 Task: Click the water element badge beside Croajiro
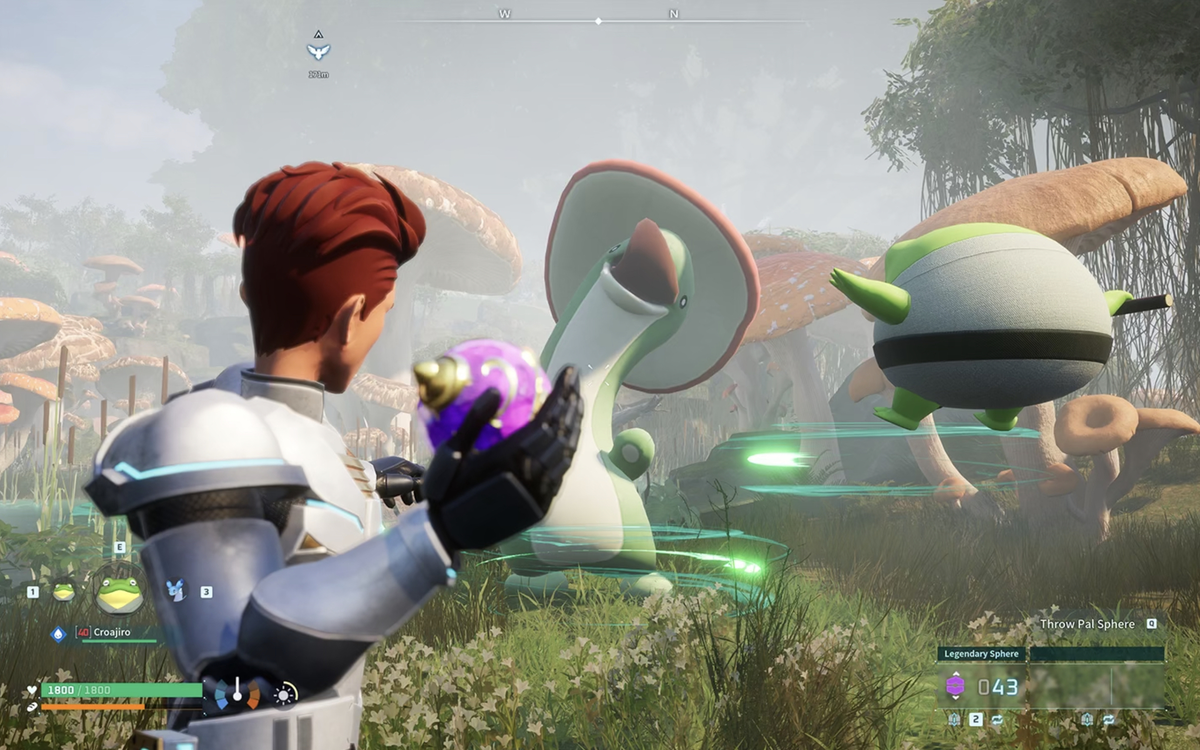(x=58, y=633)
